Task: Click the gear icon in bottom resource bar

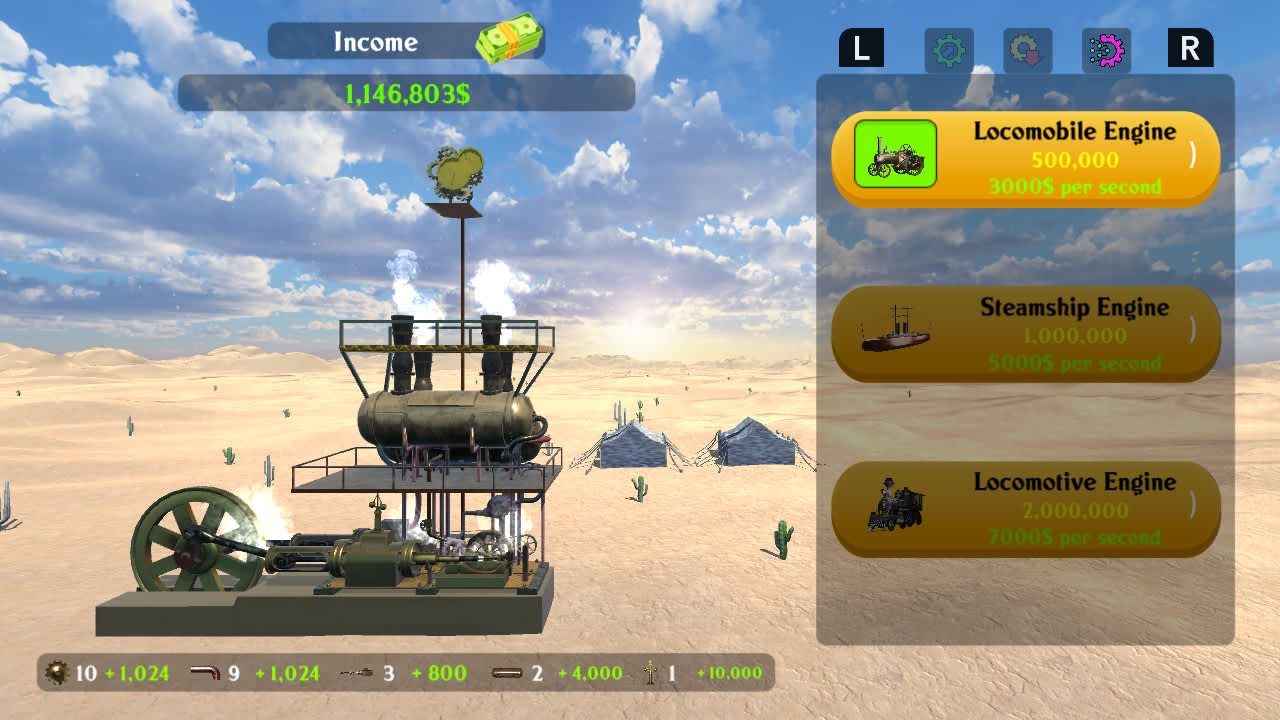Action: pyautogui.click(x=55, y=674)
